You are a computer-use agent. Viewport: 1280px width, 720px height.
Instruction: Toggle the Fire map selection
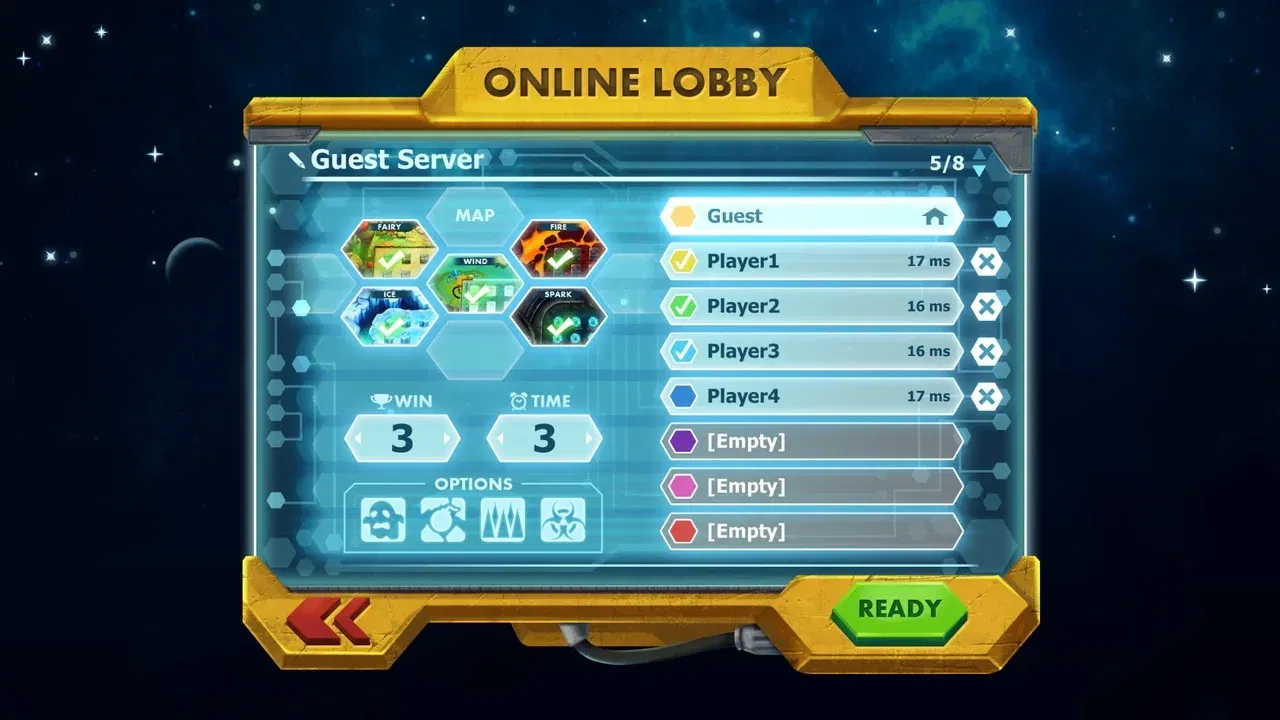pyautogui.click(x=559, y=248)
